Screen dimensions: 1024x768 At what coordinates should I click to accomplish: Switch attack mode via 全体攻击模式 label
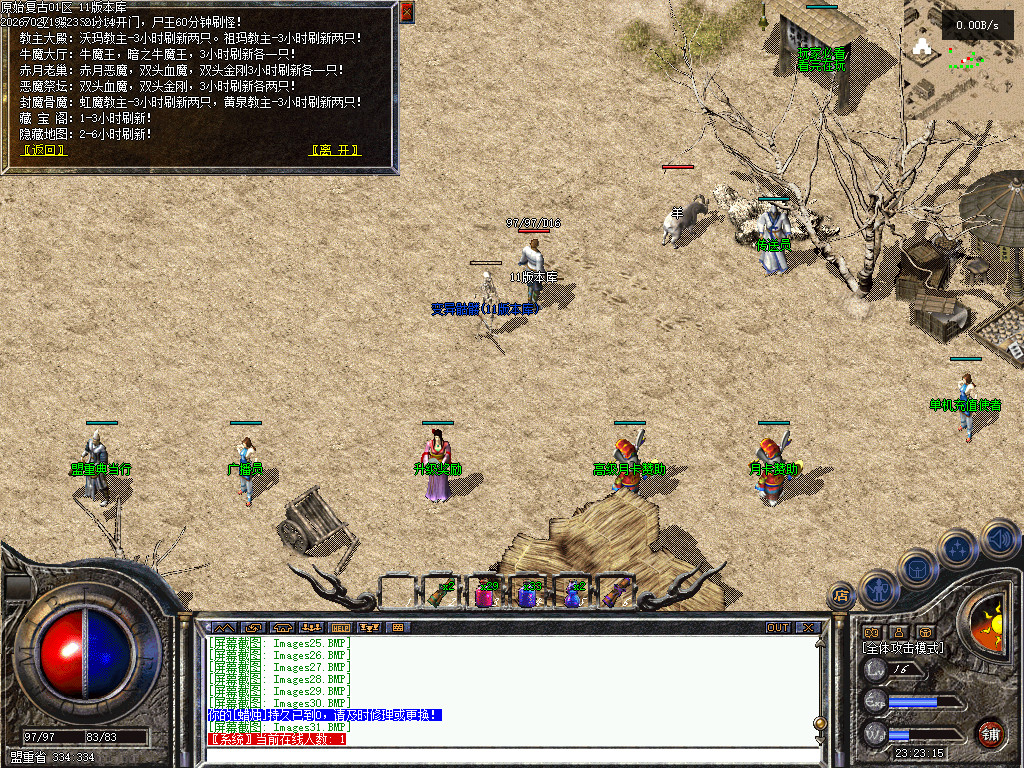coord(903,648)
